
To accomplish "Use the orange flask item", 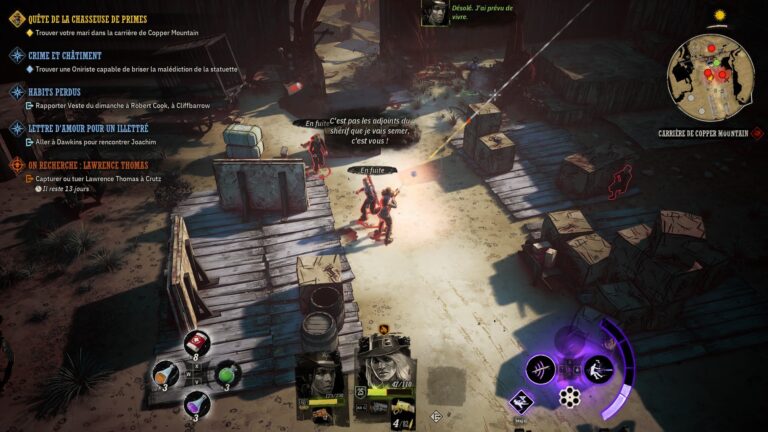I will 165,374.
